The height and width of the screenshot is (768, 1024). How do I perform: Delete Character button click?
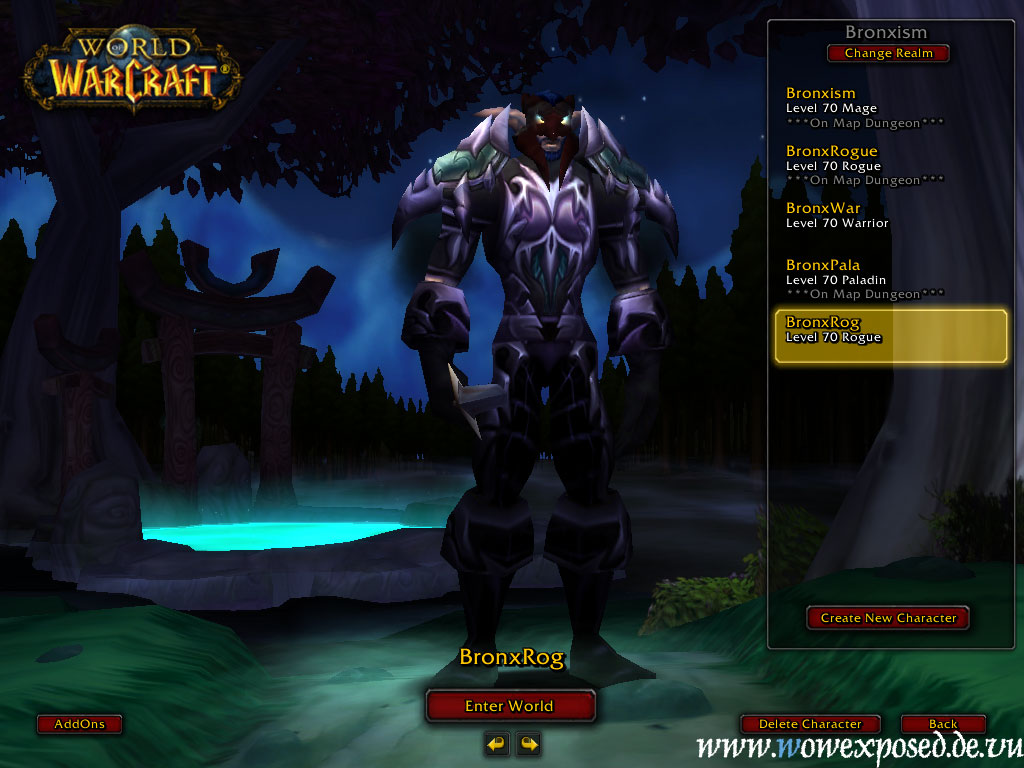(x=810, y=724)
